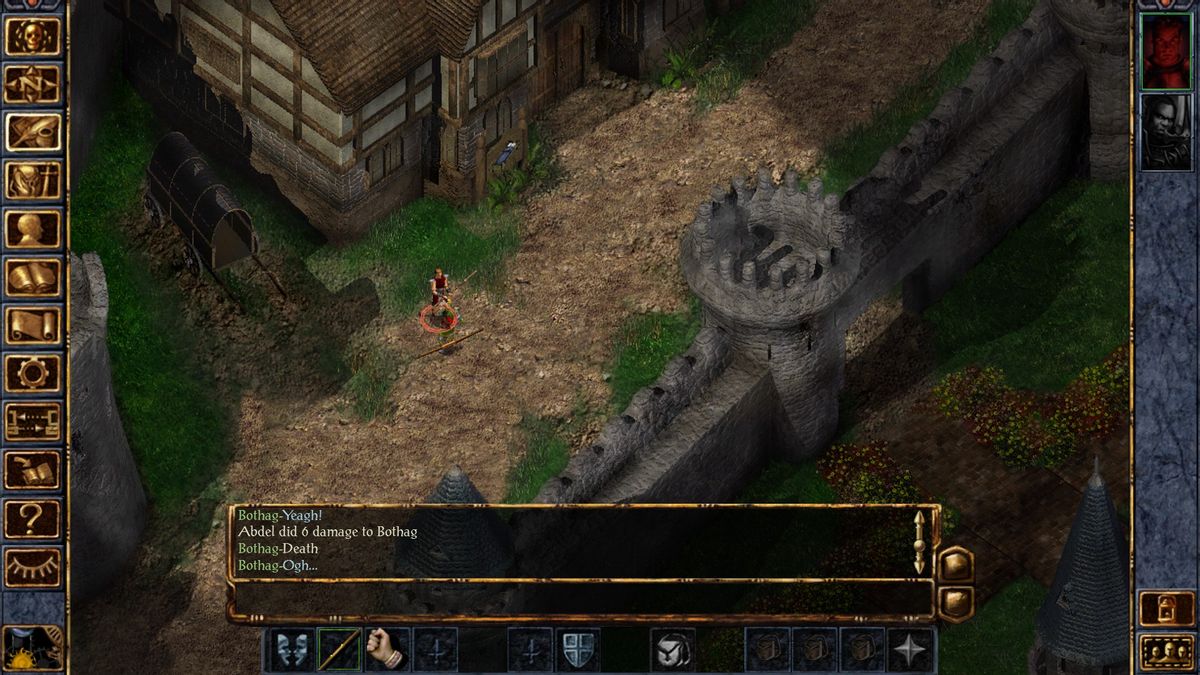Open the journal quill icon
The height and width of the screenshot is (675, 1200).
click(33, 133)
